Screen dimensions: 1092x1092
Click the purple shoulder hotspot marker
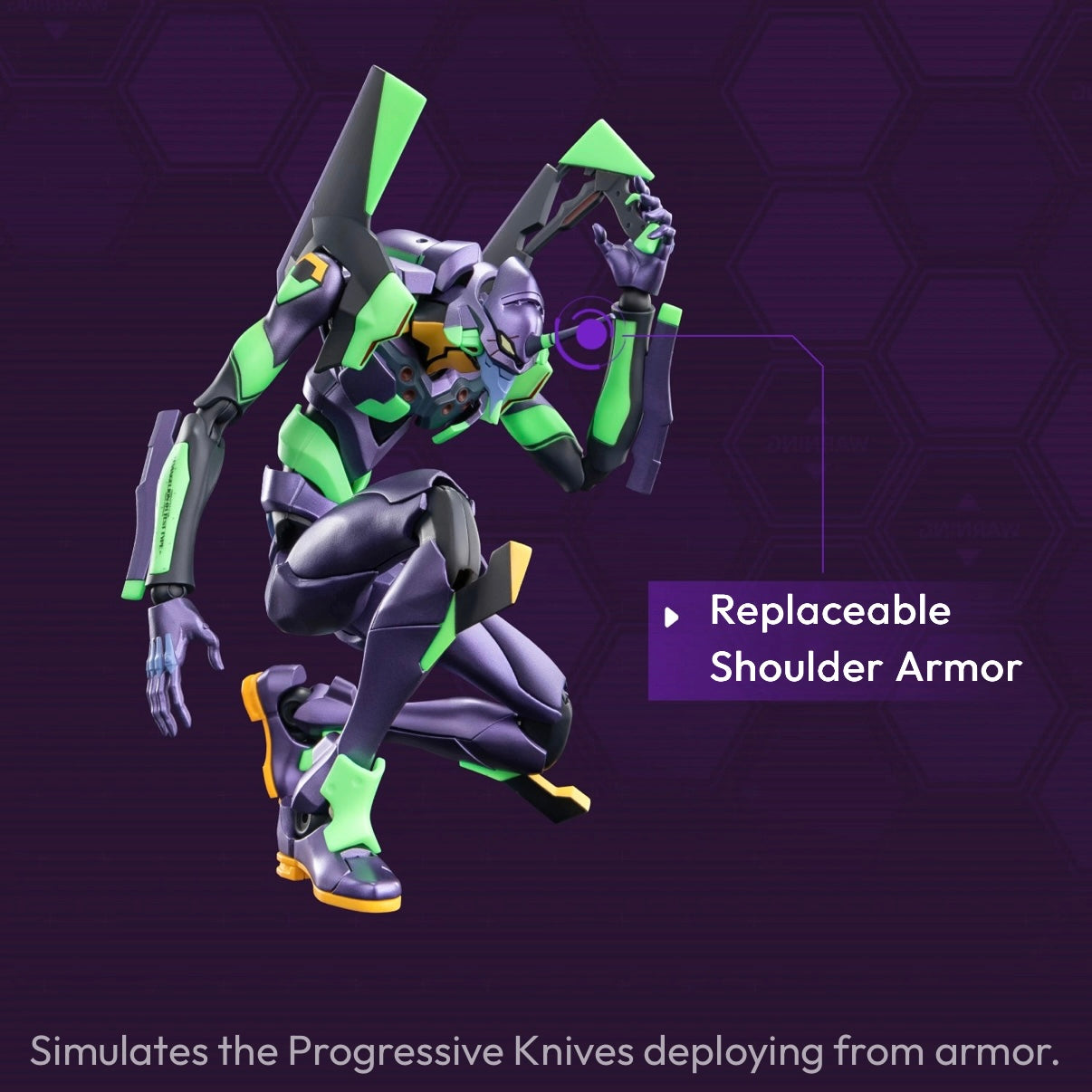tap(590, 334)
